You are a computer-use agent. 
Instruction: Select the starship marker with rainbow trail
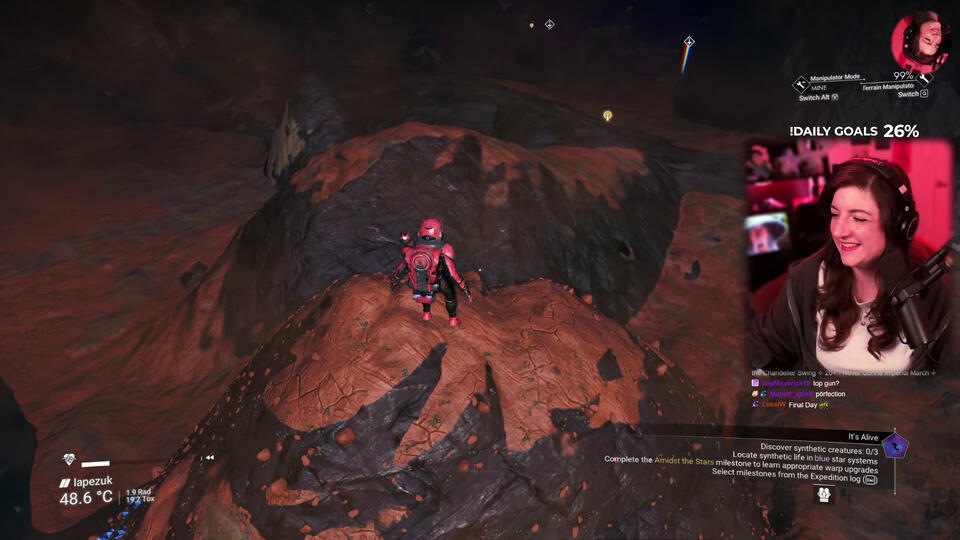click(688, 42)
